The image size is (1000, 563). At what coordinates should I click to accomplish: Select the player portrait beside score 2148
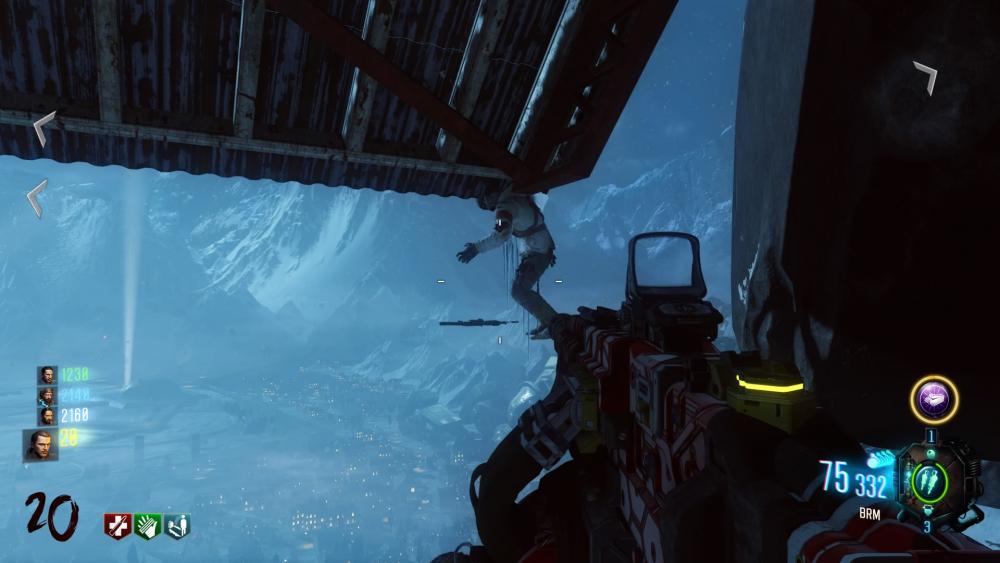(x=47, y=395)
